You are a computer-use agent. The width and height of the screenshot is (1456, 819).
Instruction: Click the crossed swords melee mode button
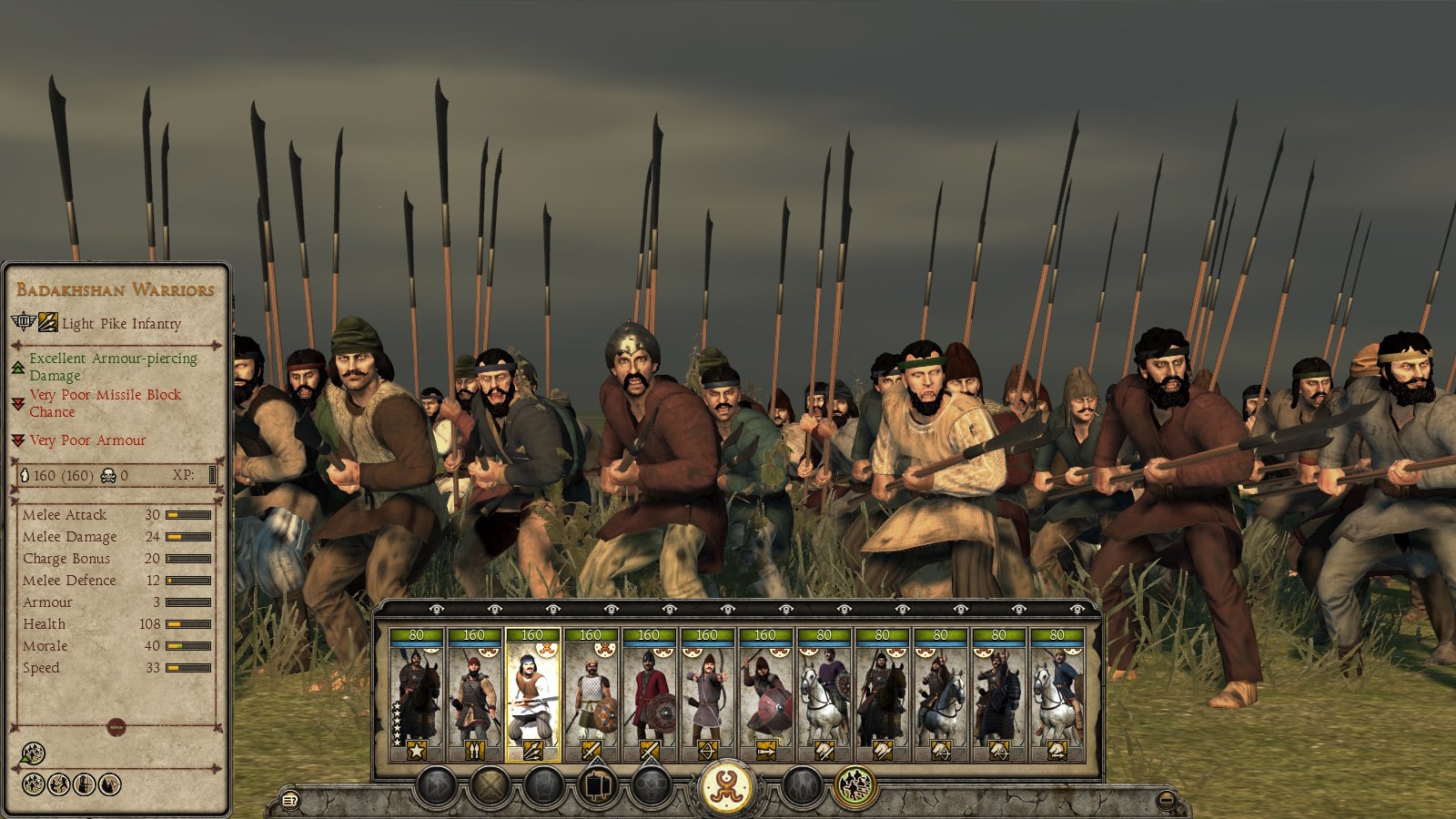click(491, 785)
